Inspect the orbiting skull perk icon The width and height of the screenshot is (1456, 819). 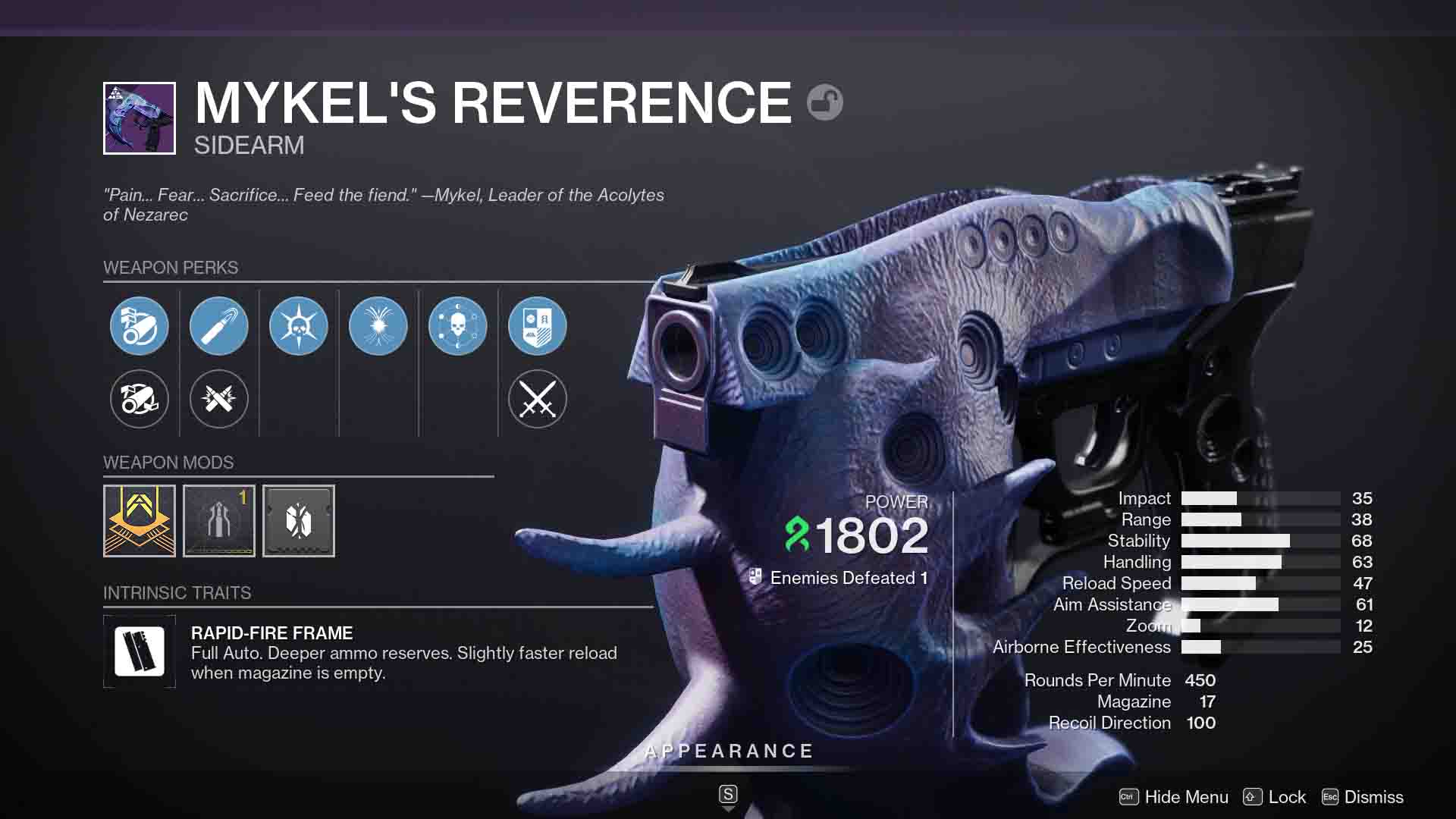(458, 325)
